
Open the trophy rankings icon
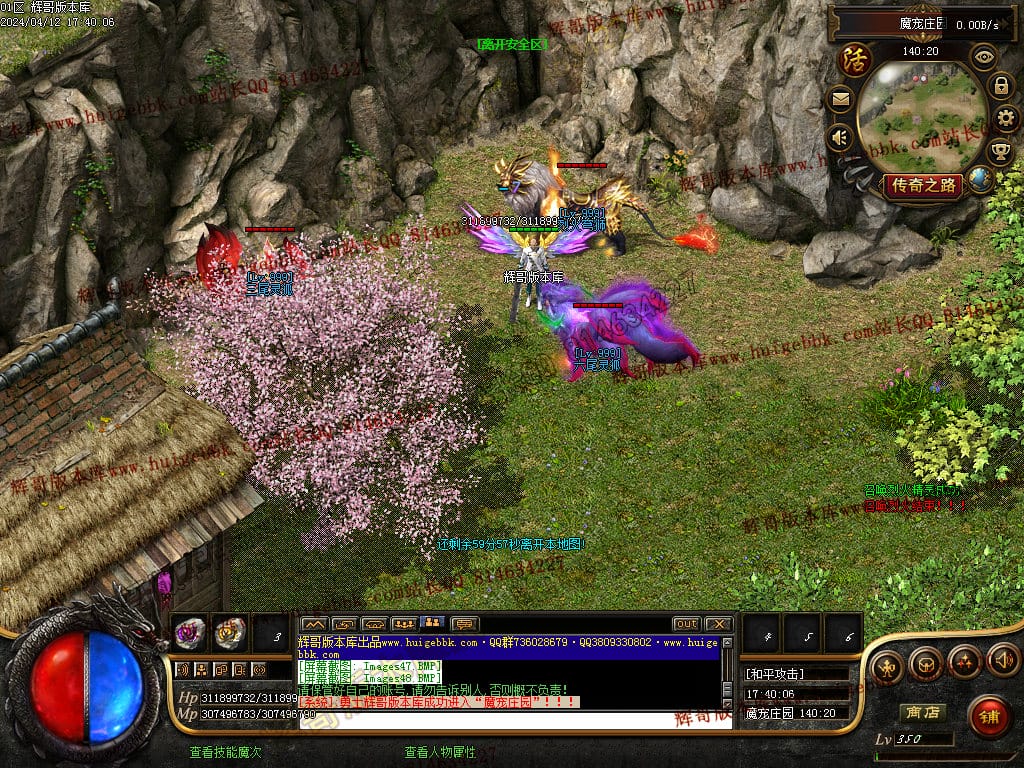pyautogui.click(x=1000, y=151)
